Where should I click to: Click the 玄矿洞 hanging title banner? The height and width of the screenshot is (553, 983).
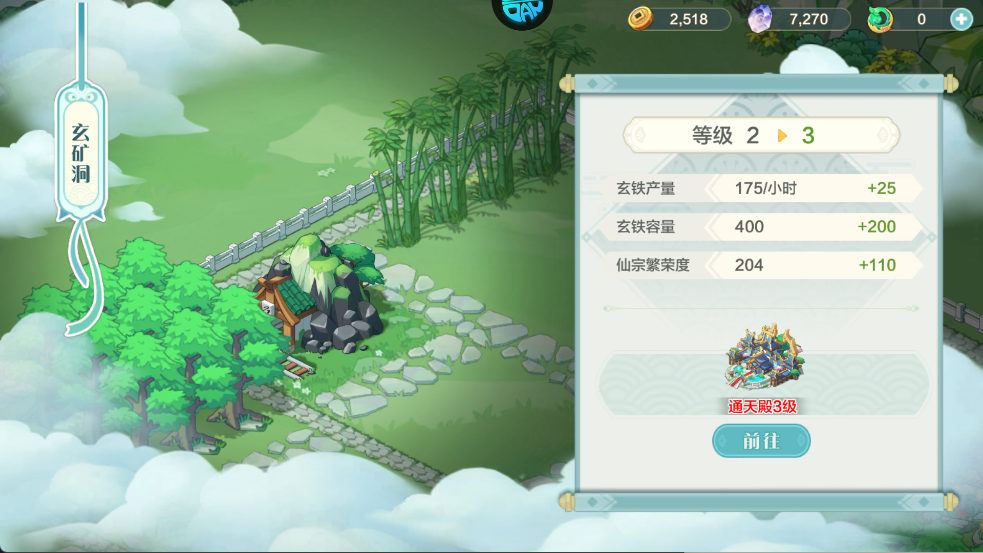click(x=82, y=151)
